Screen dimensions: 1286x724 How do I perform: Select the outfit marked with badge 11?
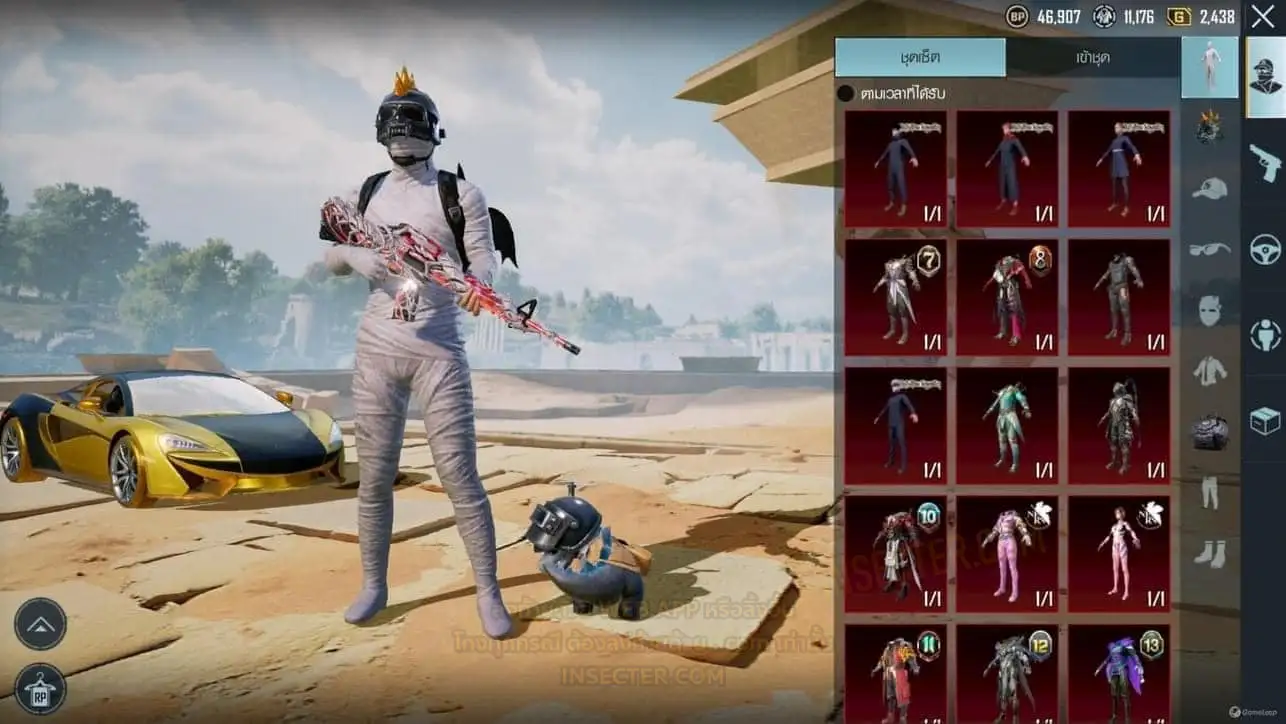pyautogui.click(x=895, y=673)
